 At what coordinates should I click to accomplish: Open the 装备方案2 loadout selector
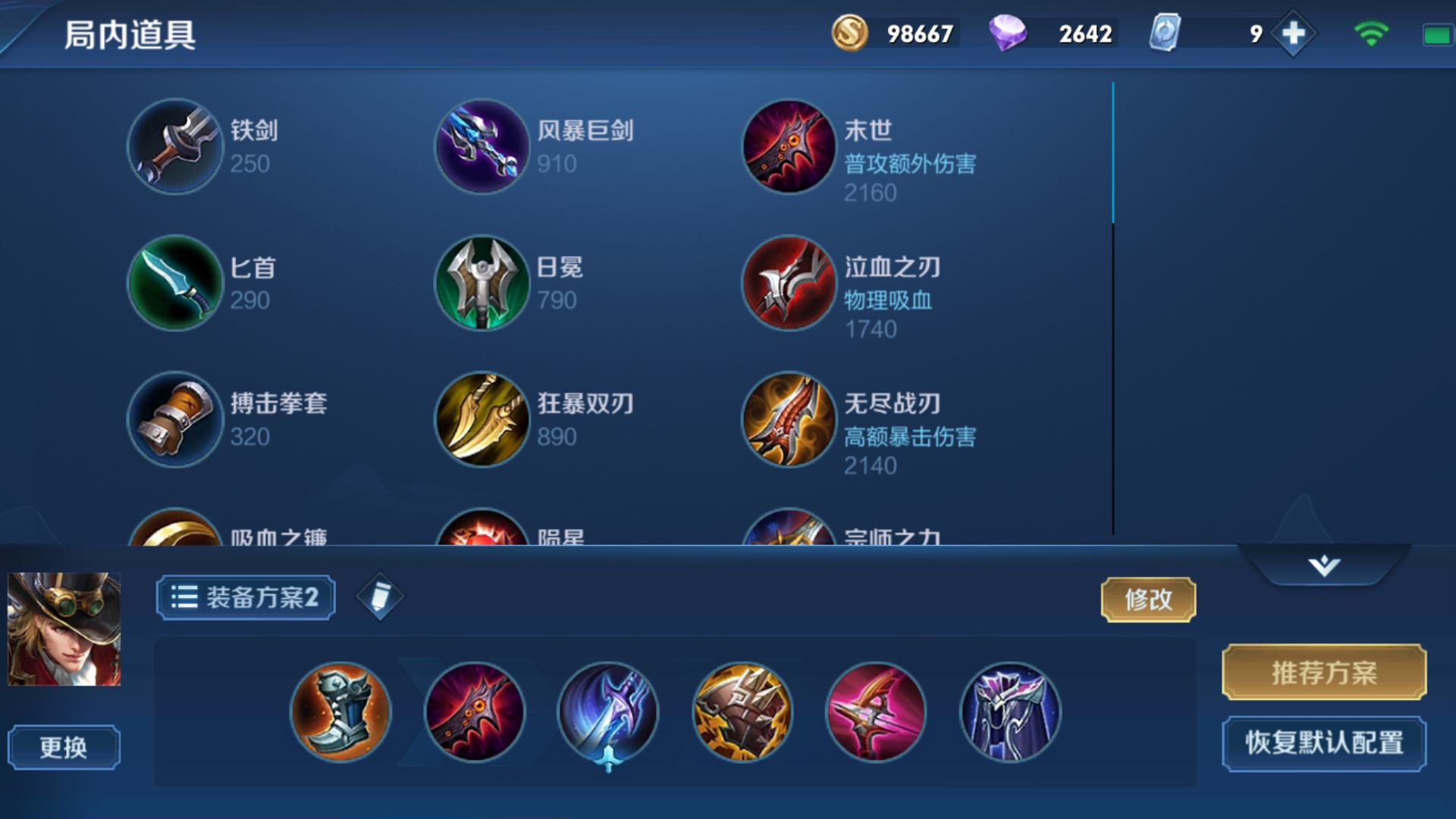tap(244, 596)
